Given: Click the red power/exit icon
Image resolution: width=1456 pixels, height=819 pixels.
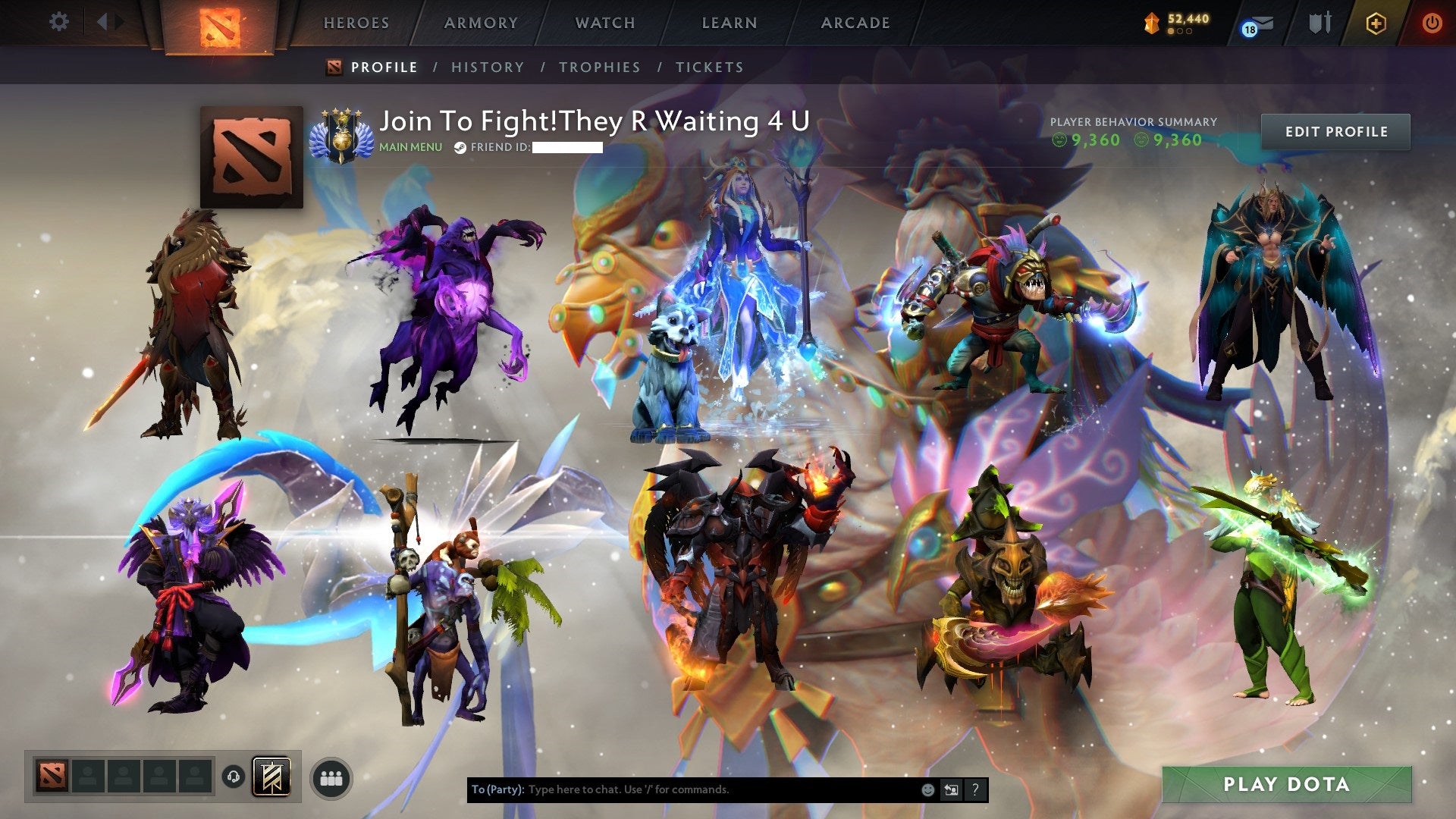Looking at the screenshot, I should pos(1432,23).
